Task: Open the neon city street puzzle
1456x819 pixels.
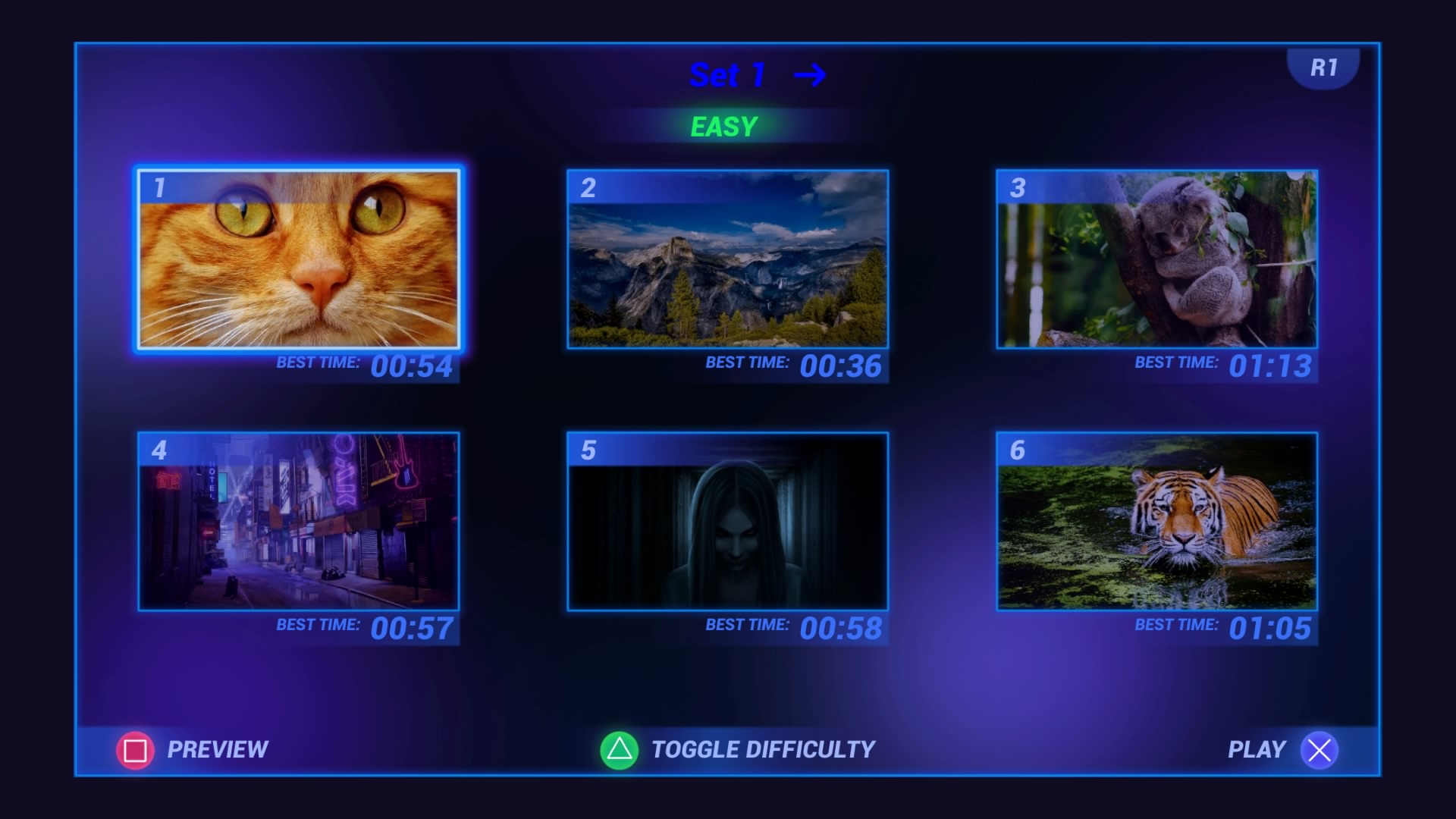Action: [298, 522]
